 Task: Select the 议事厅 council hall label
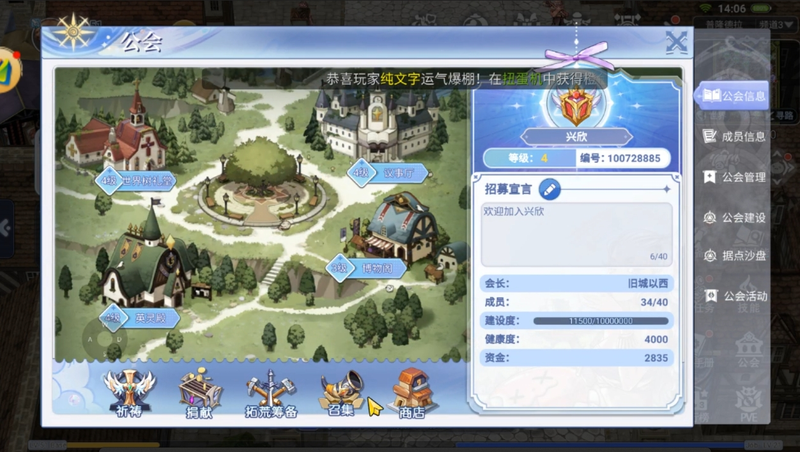[388, 174]
